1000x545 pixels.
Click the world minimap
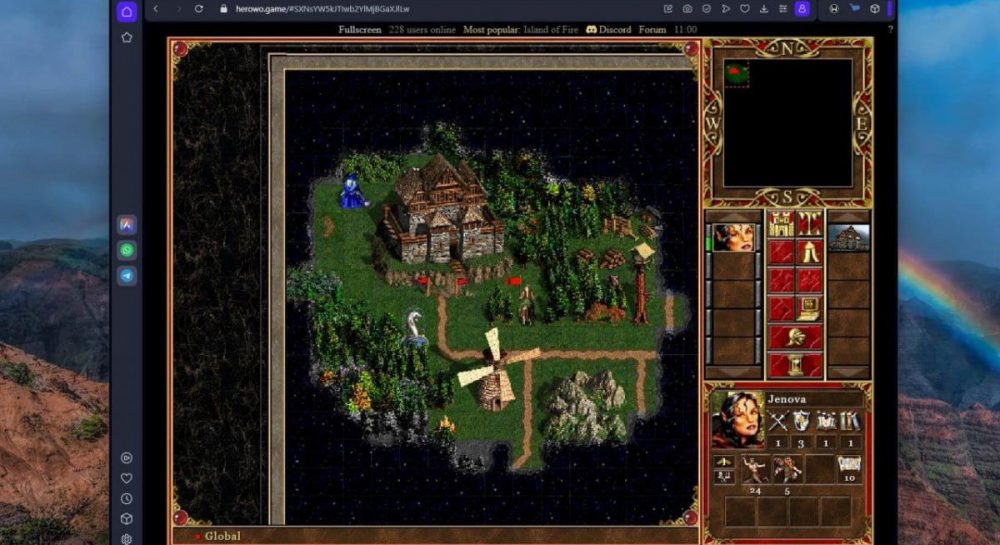[788, 122]
